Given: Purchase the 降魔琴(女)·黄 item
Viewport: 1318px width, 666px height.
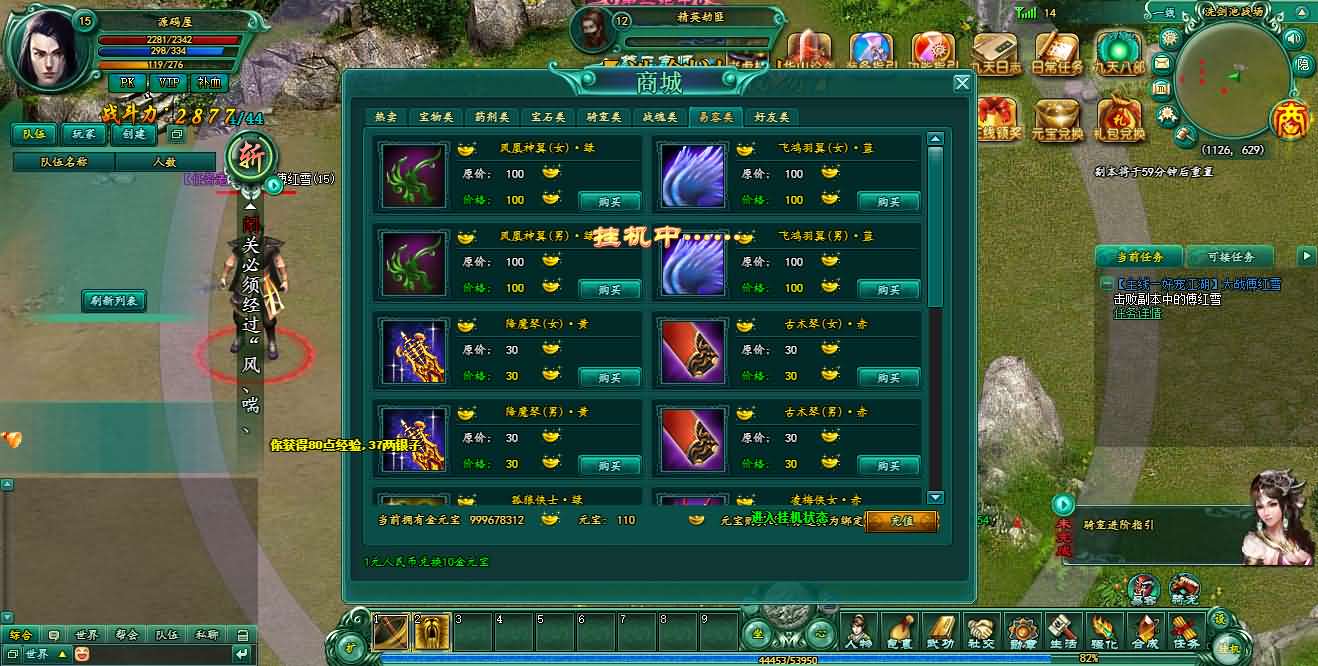Looking at the screenshot, I should [609, 377].
